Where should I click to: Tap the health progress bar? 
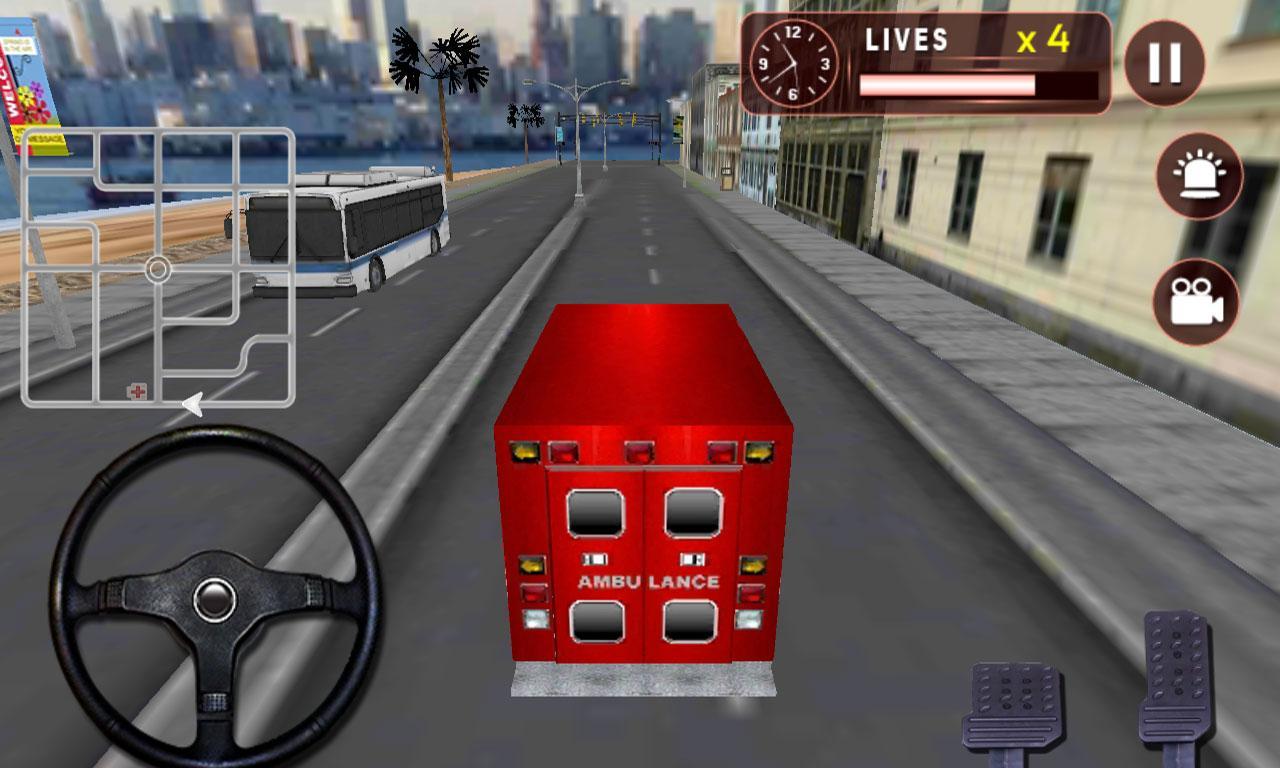tap(975, 86)
